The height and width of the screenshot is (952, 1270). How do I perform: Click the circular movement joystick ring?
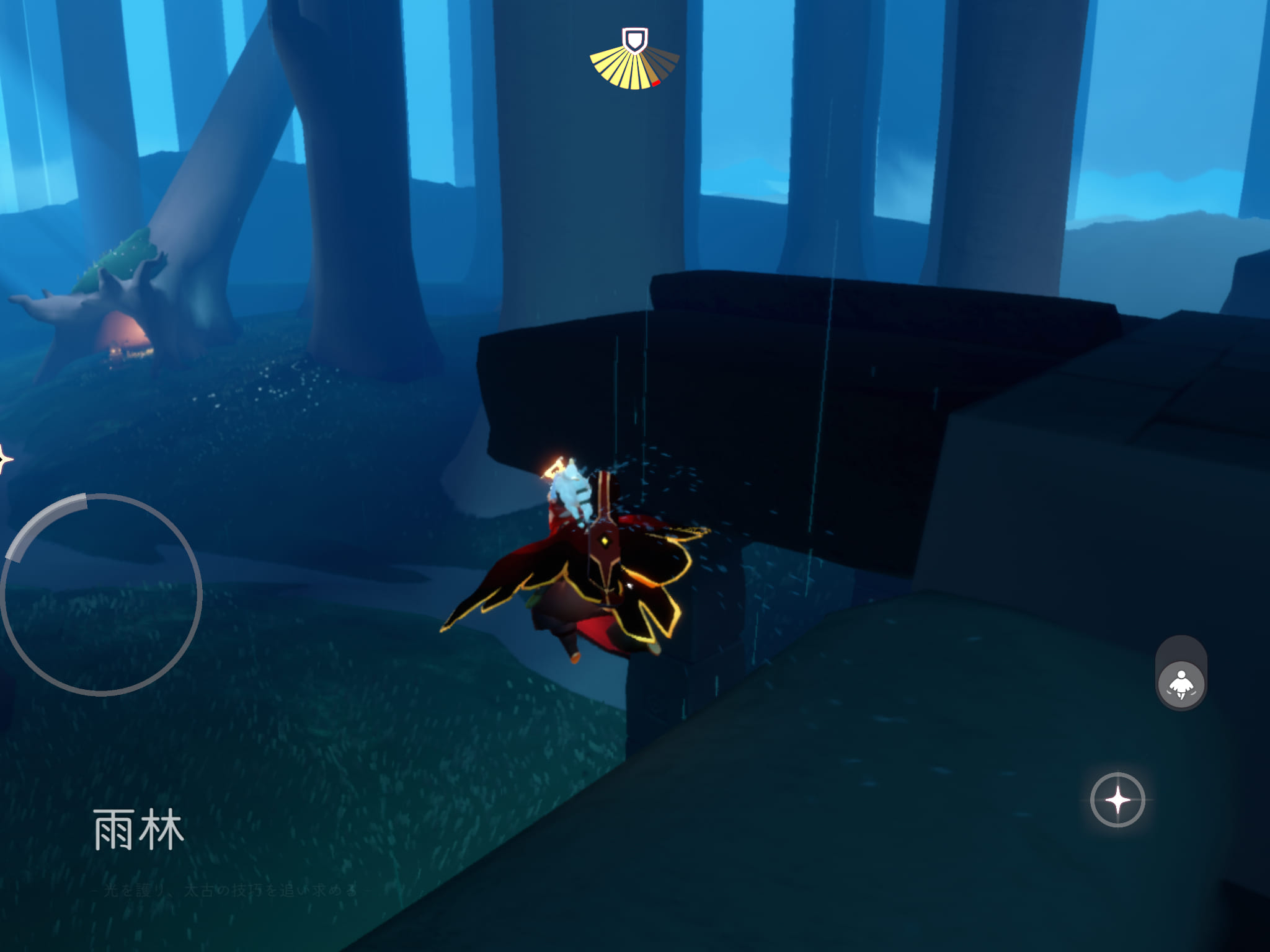[102, 595]
